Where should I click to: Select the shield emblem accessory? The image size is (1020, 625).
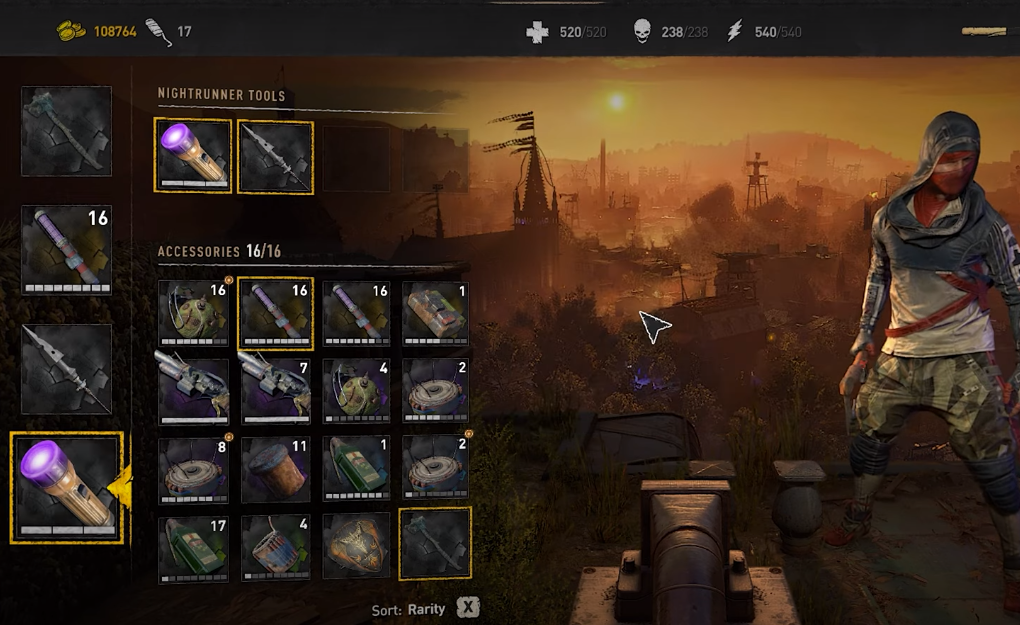click(x=357, y=546)
